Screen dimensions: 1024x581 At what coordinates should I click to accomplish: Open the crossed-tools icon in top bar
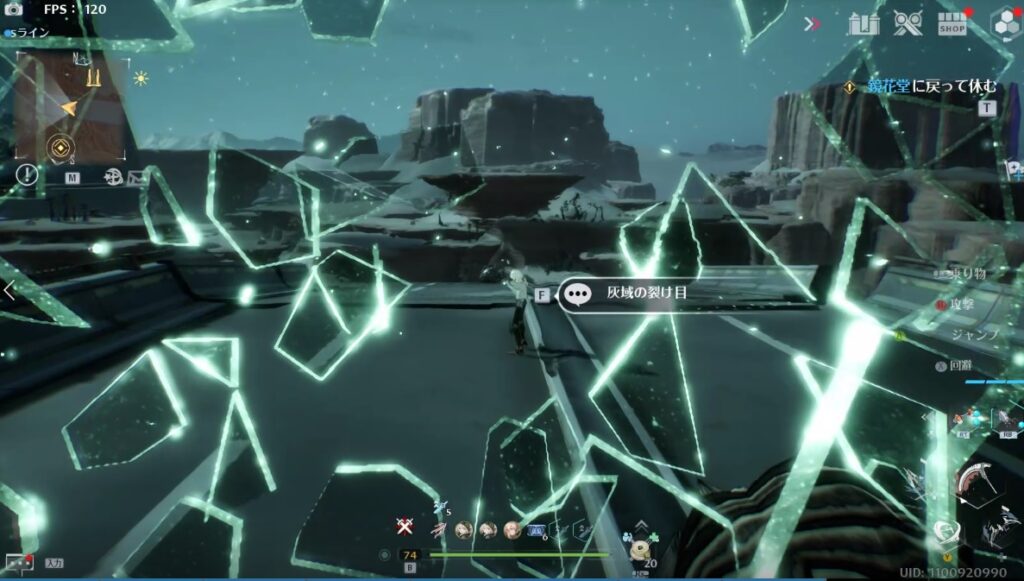pos(908,23)
